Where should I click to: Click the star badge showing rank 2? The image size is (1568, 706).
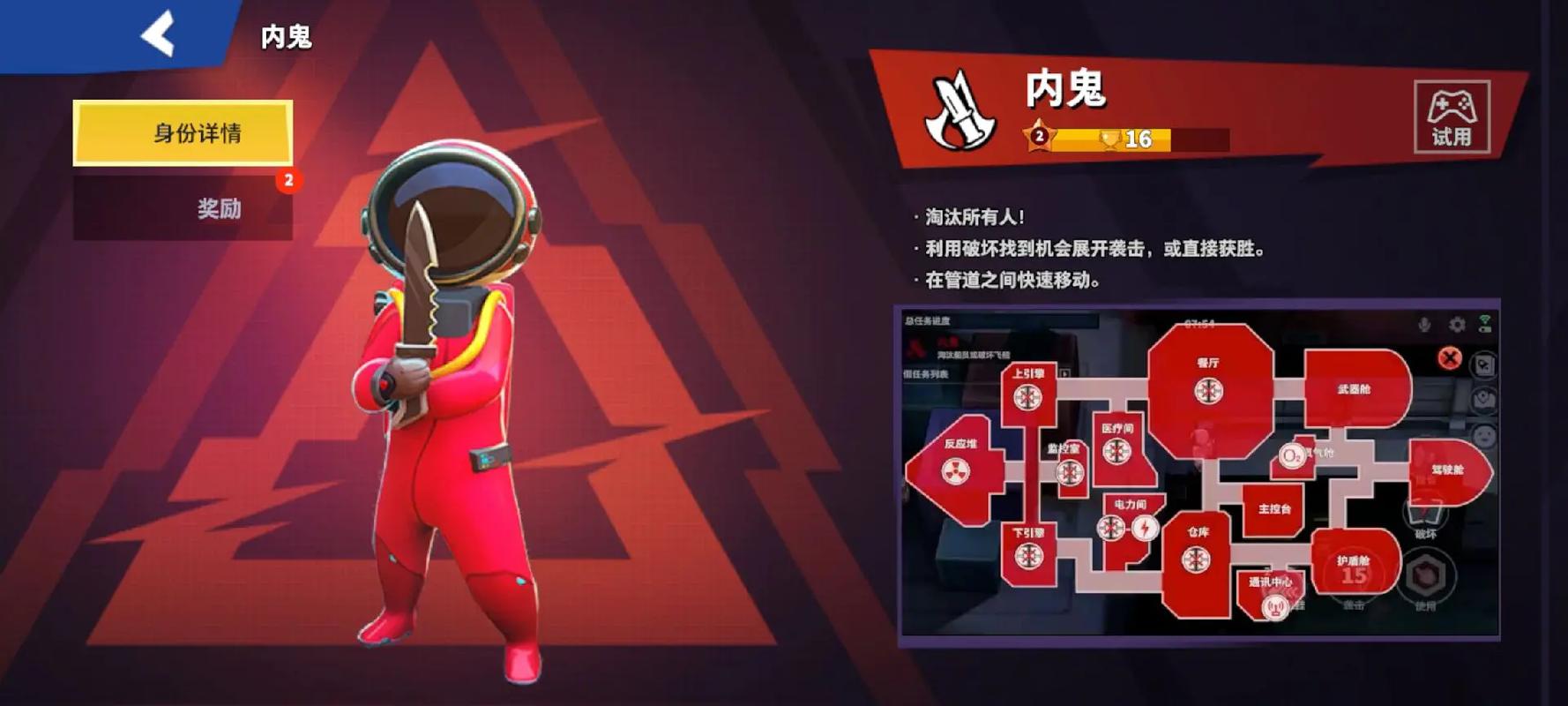(x=1039, y=137)
